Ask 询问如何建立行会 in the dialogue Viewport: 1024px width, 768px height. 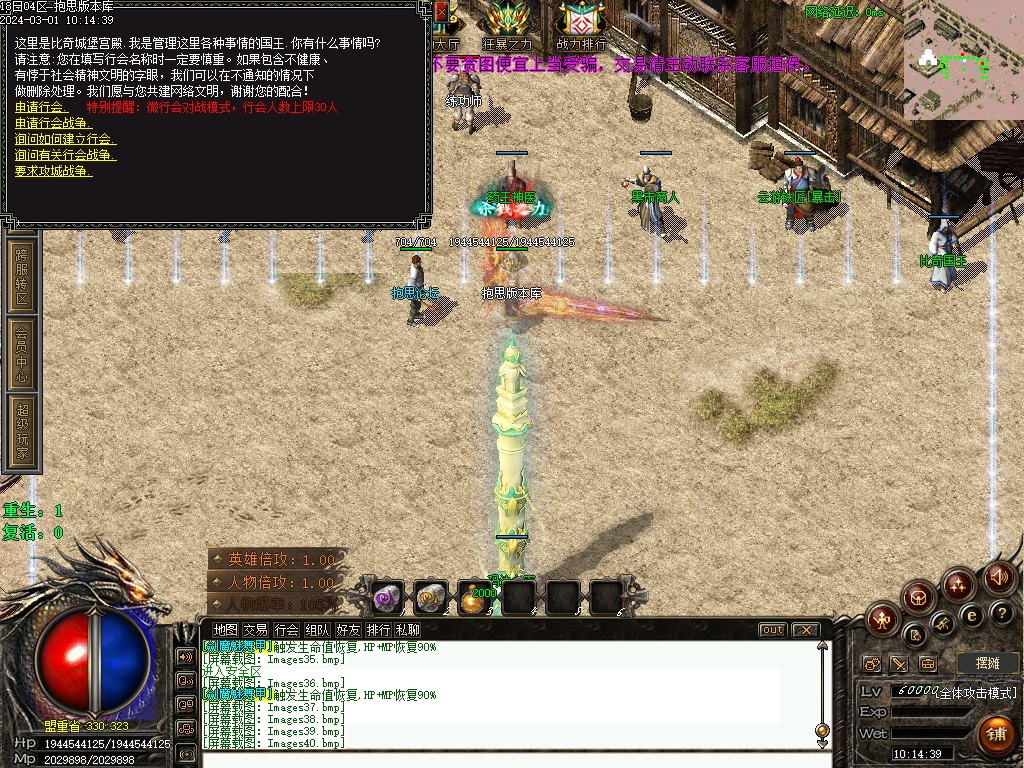click(x=65, y=139)
